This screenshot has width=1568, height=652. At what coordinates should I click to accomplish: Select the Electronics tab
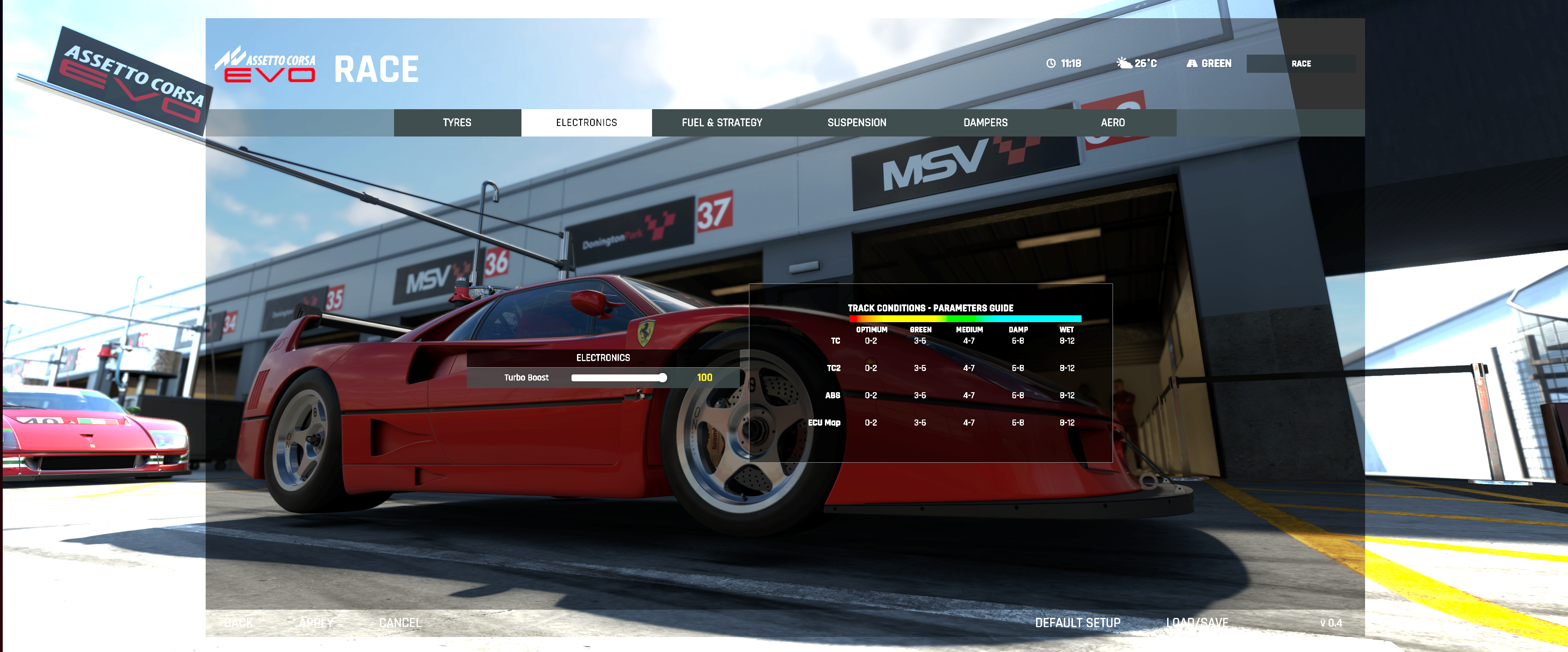coord(586,122)
